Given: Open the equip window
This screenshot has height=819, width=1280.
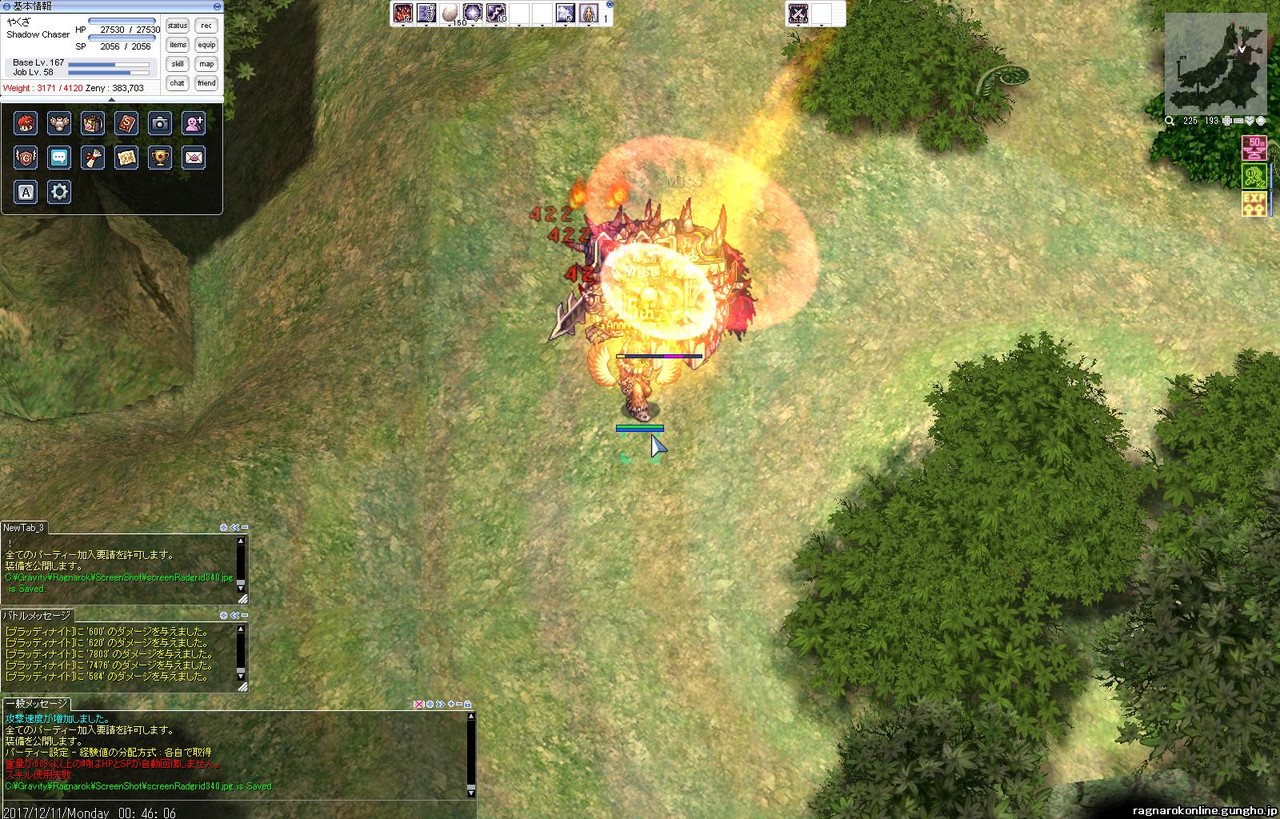Looking at the screenshot, I should coord(206,45).
